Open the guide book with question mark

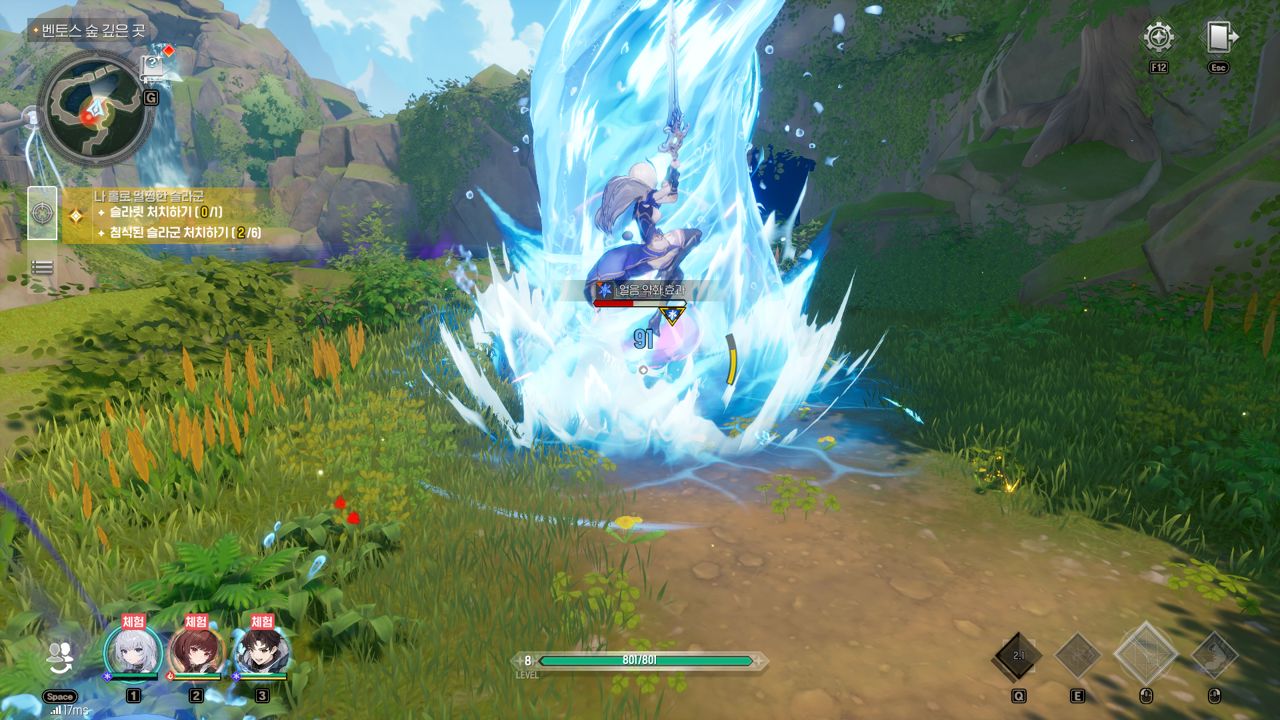click(152, 66)
